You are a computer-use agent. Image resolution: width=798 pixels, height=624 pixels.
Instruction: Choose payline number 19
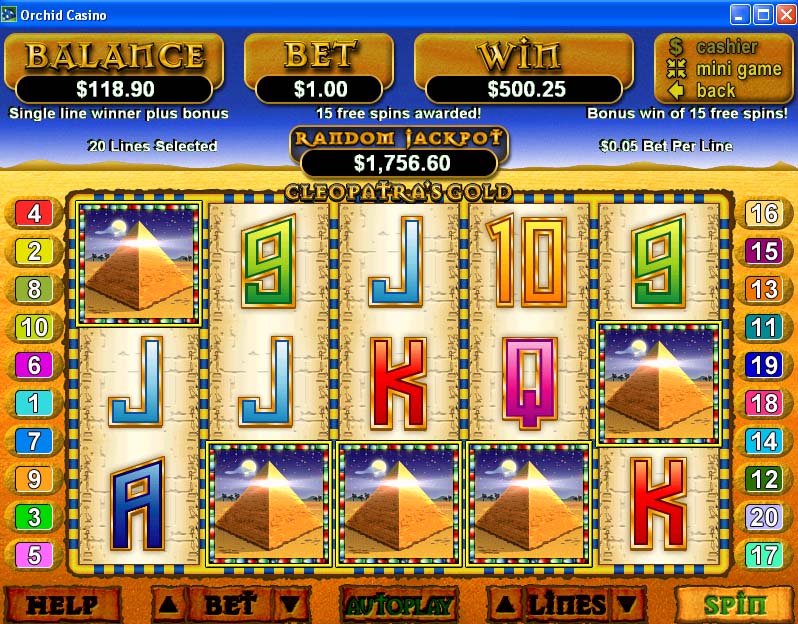764,365
